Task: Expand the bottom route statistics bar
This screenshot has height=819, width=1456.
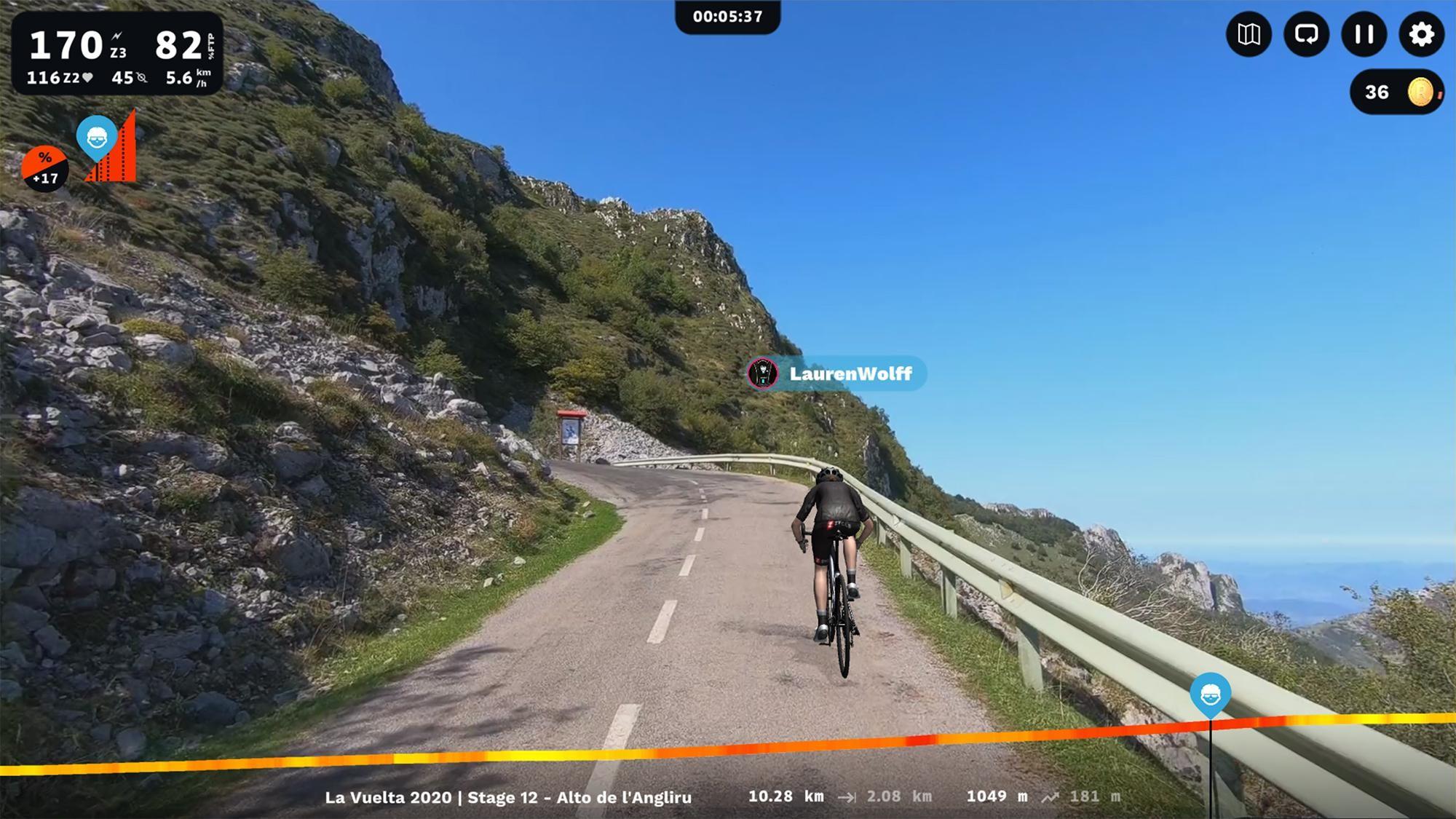Action: [728, 796]
